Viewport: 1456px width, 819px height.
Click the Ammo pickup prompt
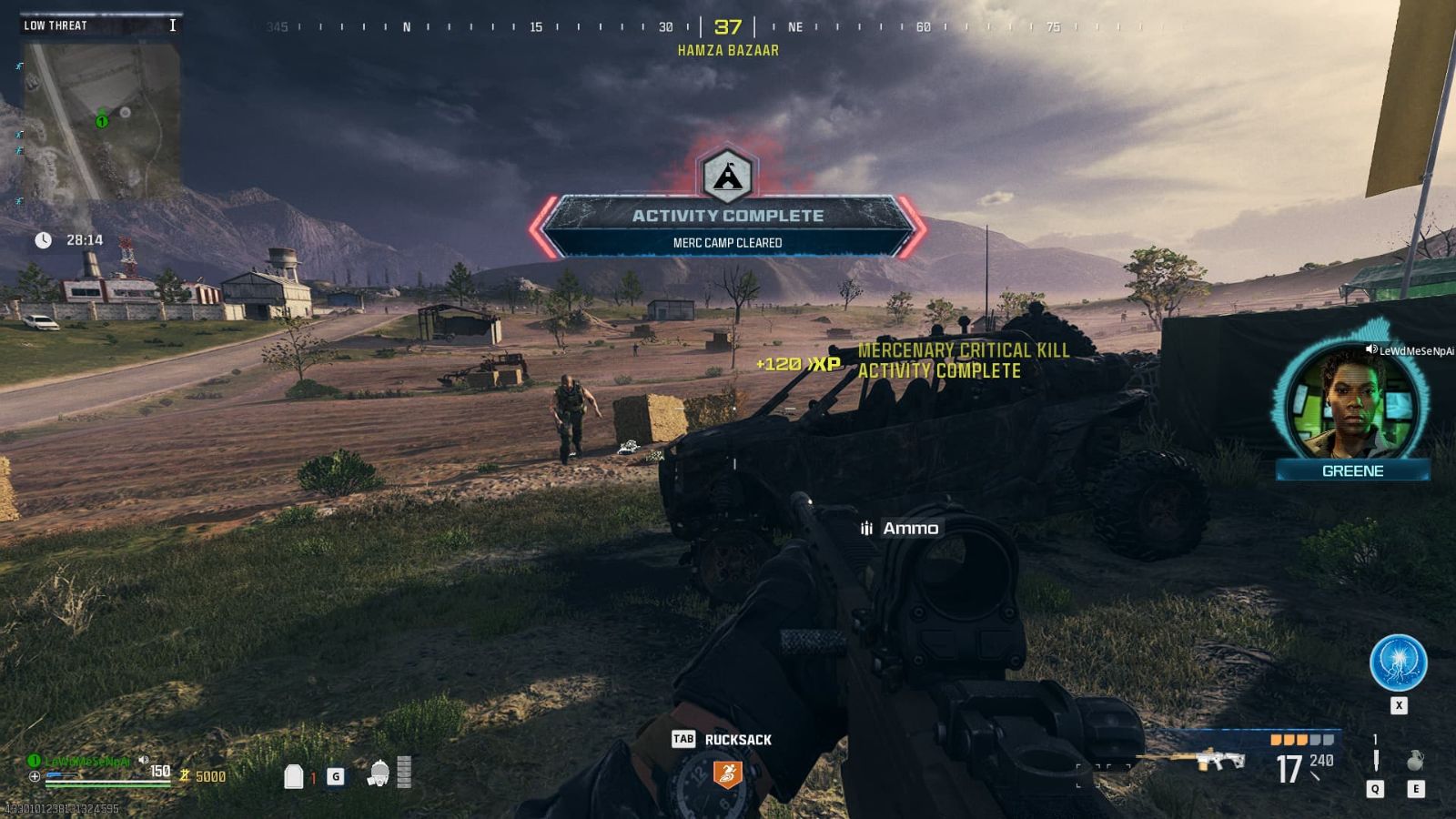(x=897, y=528)
